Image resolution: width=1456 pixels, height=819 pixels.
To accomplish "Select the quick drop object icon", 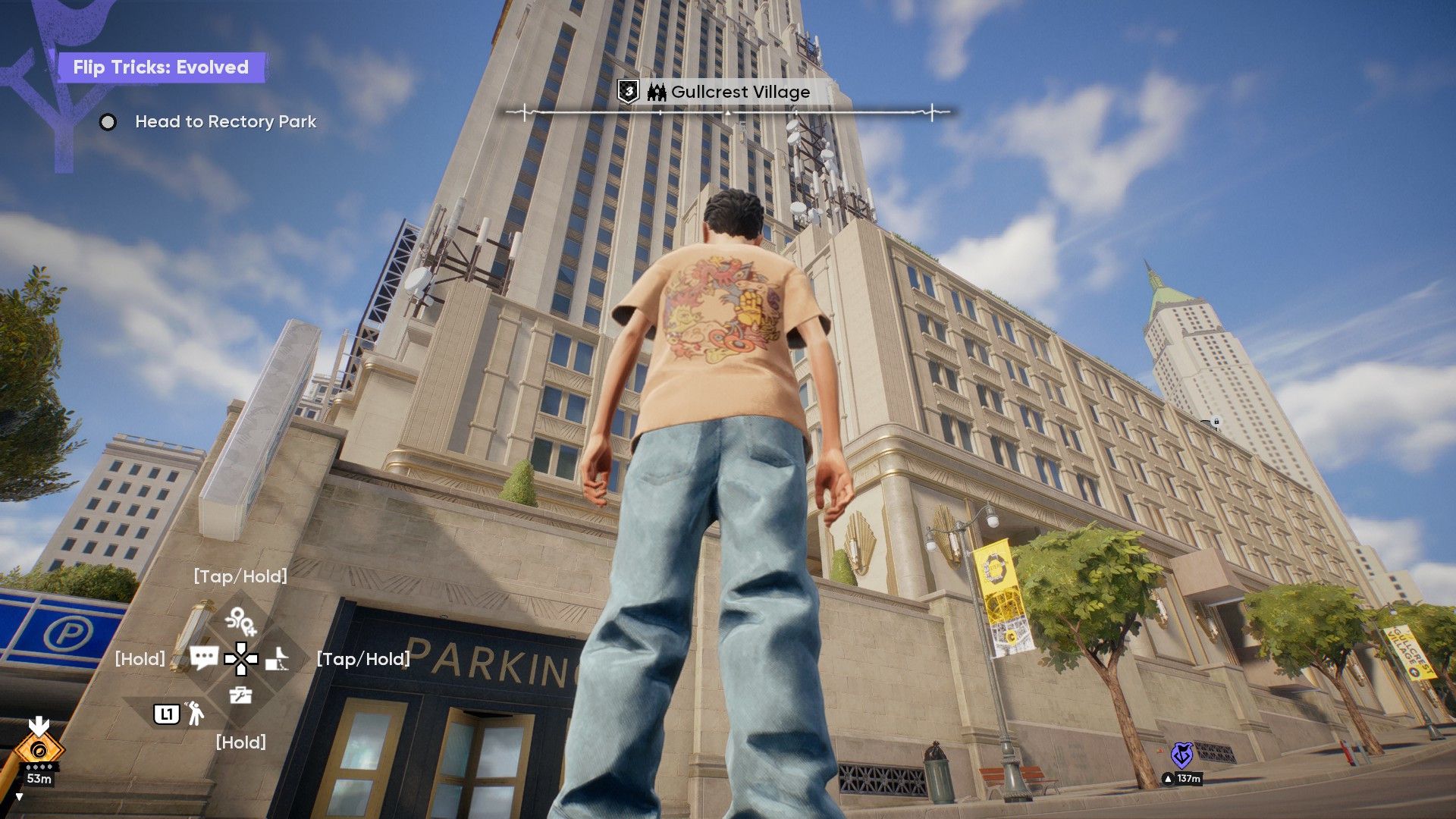I will [x=278, y=659].
